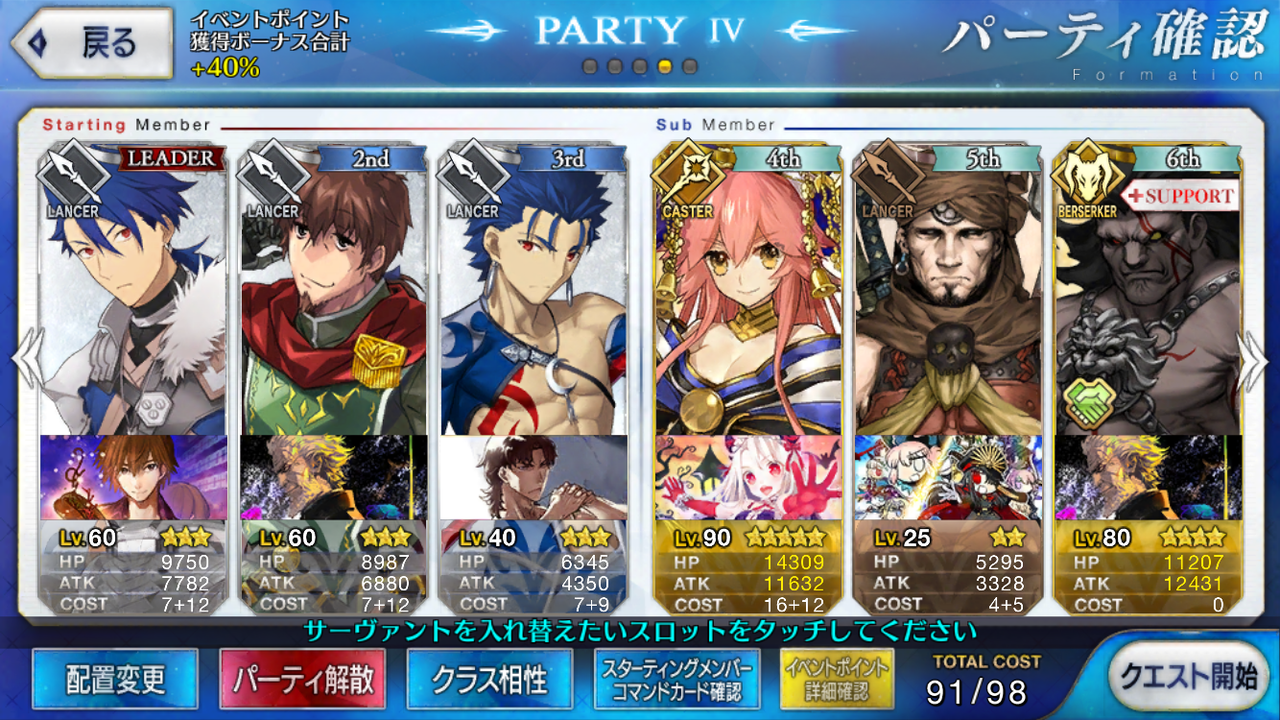Choose the 2nd slot brown-haired Lancer
The image size is (1280, 720).
(334, 300)
